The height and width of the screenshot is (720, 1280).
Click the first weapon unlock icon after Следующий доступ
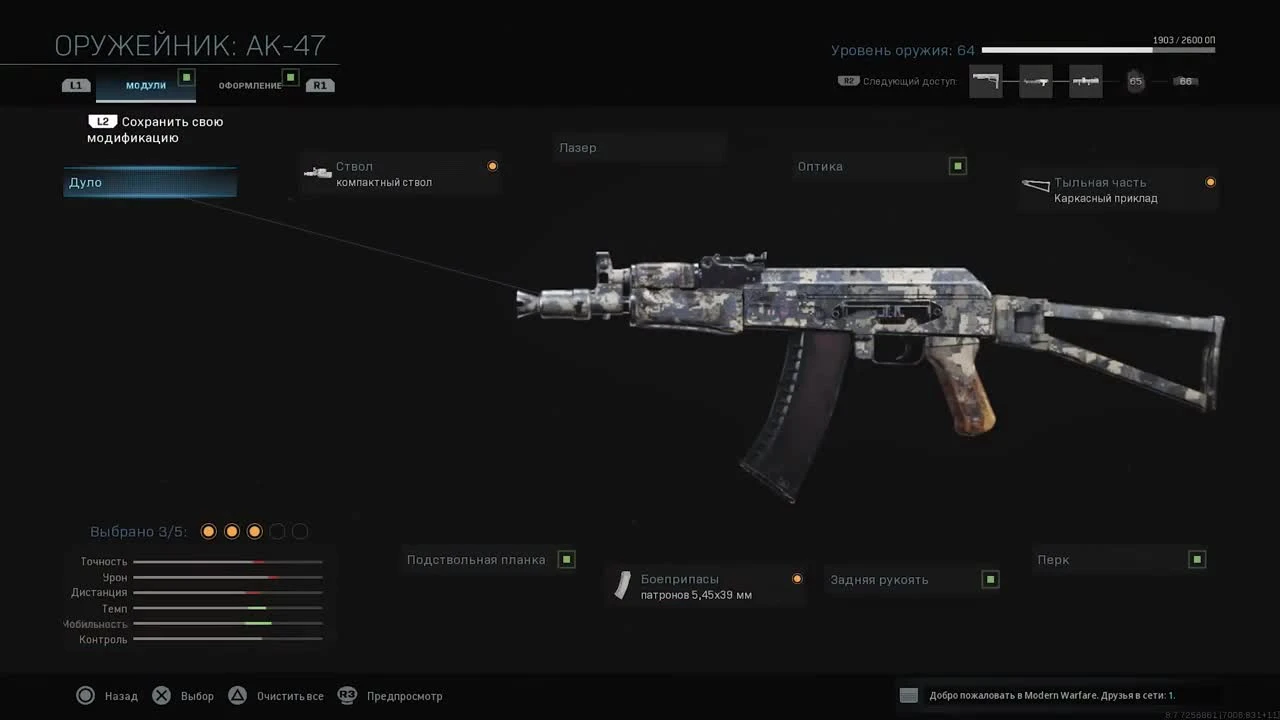986,81
